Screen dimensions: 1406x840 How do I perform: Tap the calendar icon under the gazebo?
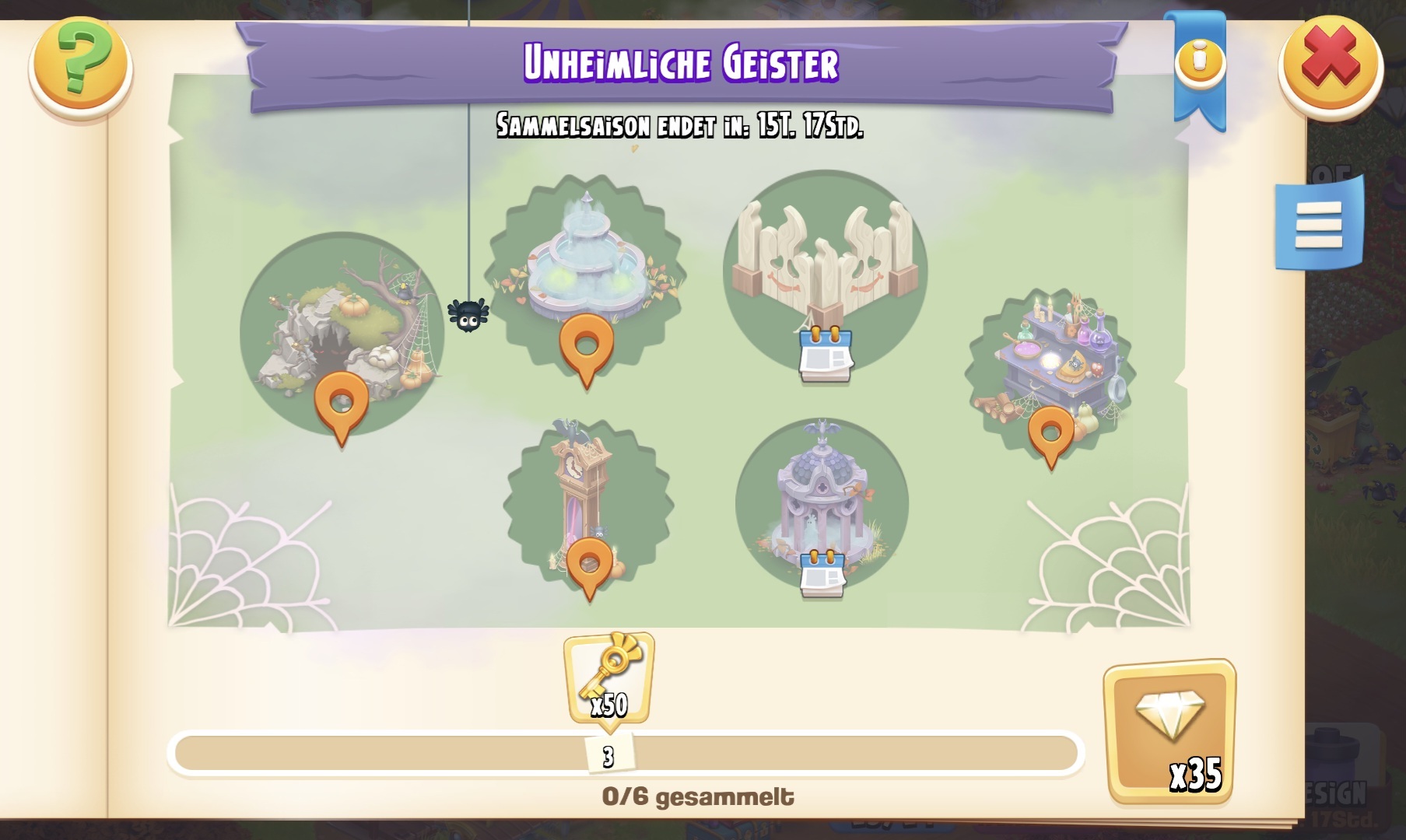(x=822, y=574)
